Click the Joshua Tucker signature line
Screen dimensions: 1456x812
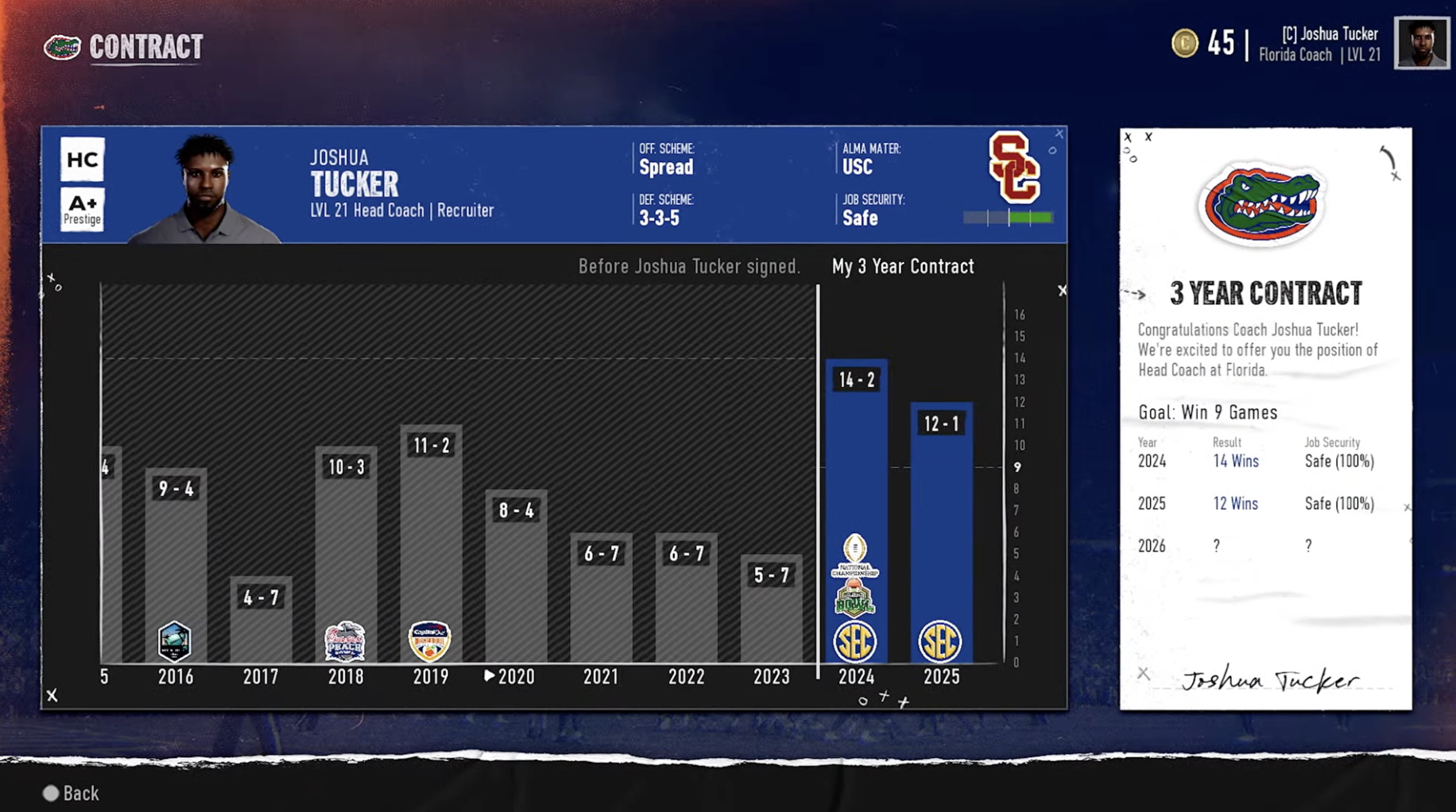(1272, 681)
